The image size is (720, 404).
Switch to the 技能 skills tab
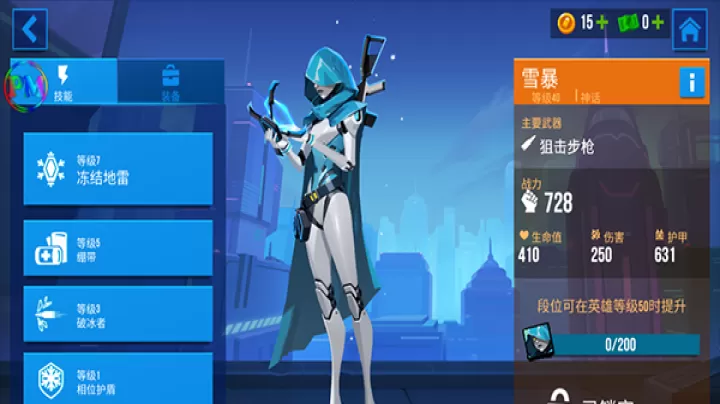tap(64, 82)
